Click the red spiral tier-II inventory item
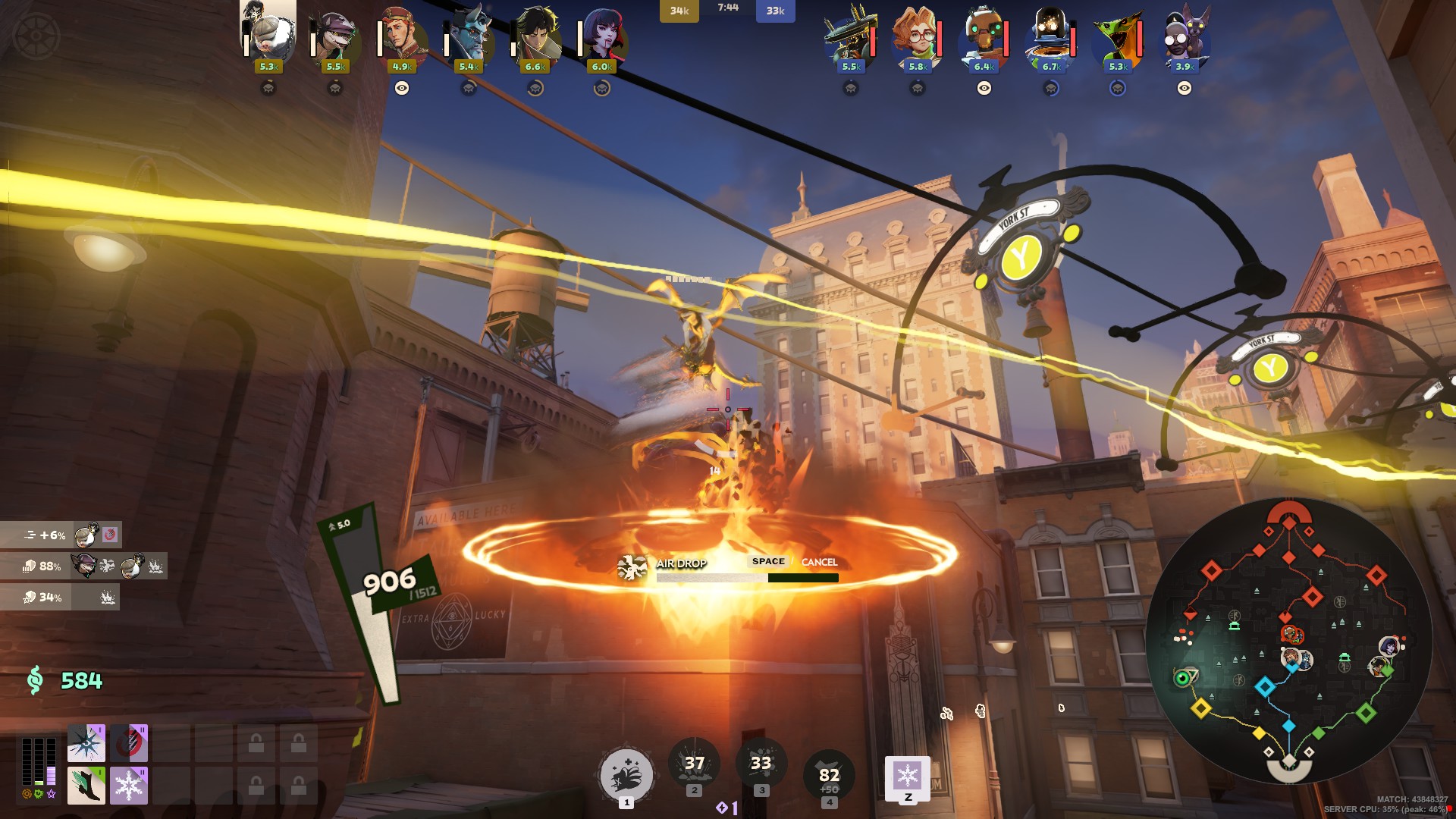Image resolution: width=1456 pixels, height=819 pixels. (x=128, y=744)
